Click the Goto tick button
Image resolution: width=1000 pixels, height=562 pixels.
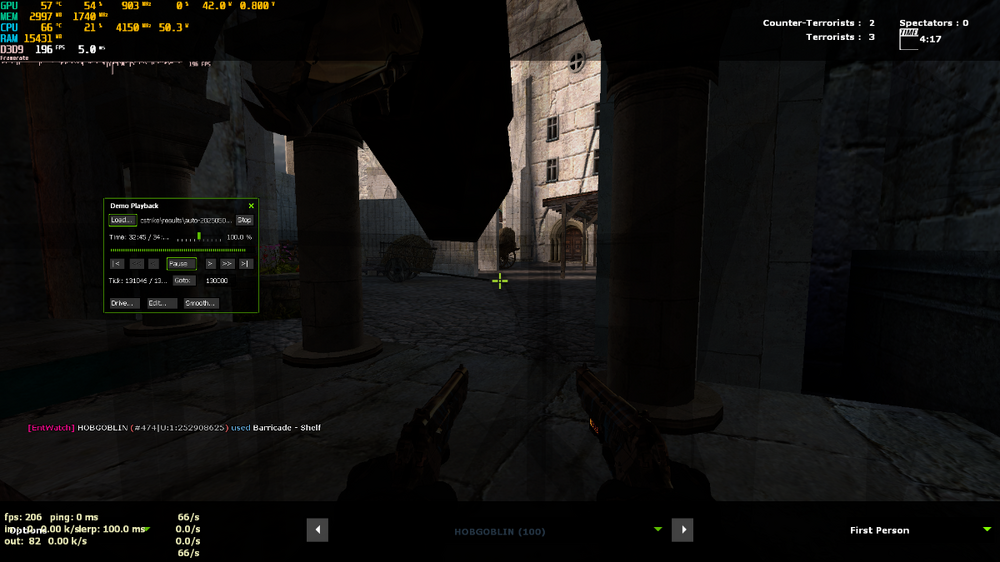click(184, 281)
